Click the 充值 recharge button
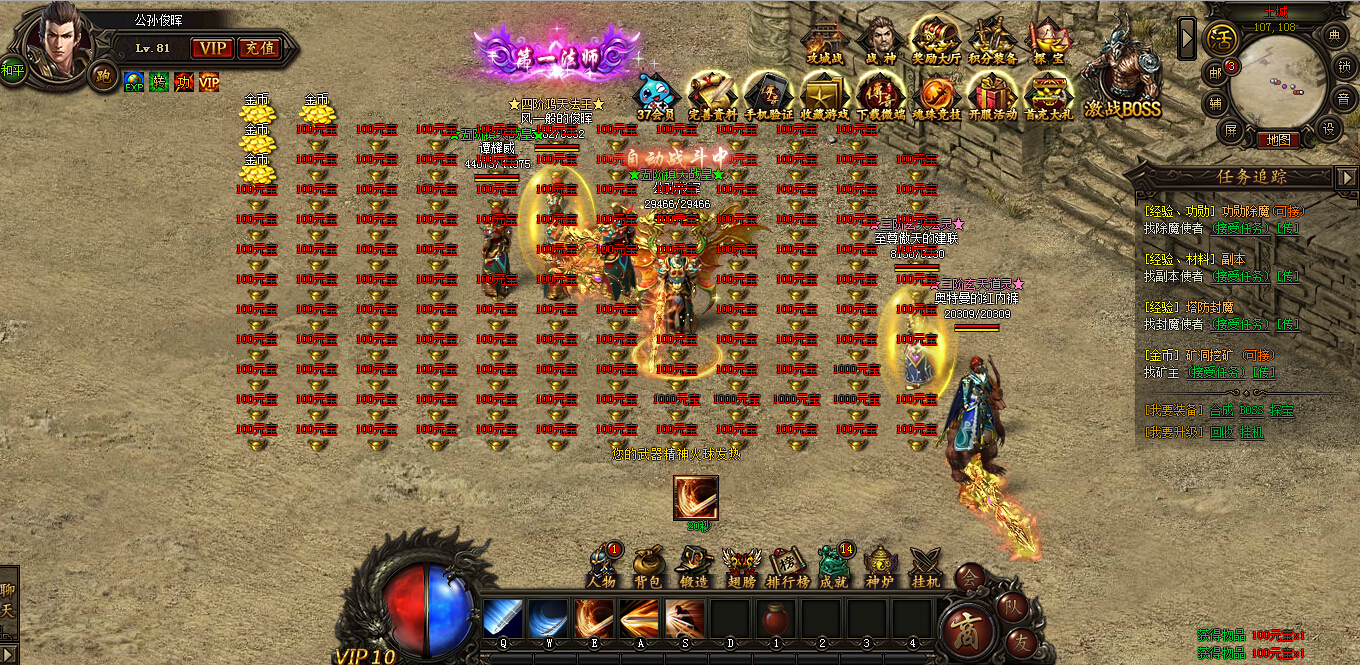1360x665 pixels. click(260, 48)
